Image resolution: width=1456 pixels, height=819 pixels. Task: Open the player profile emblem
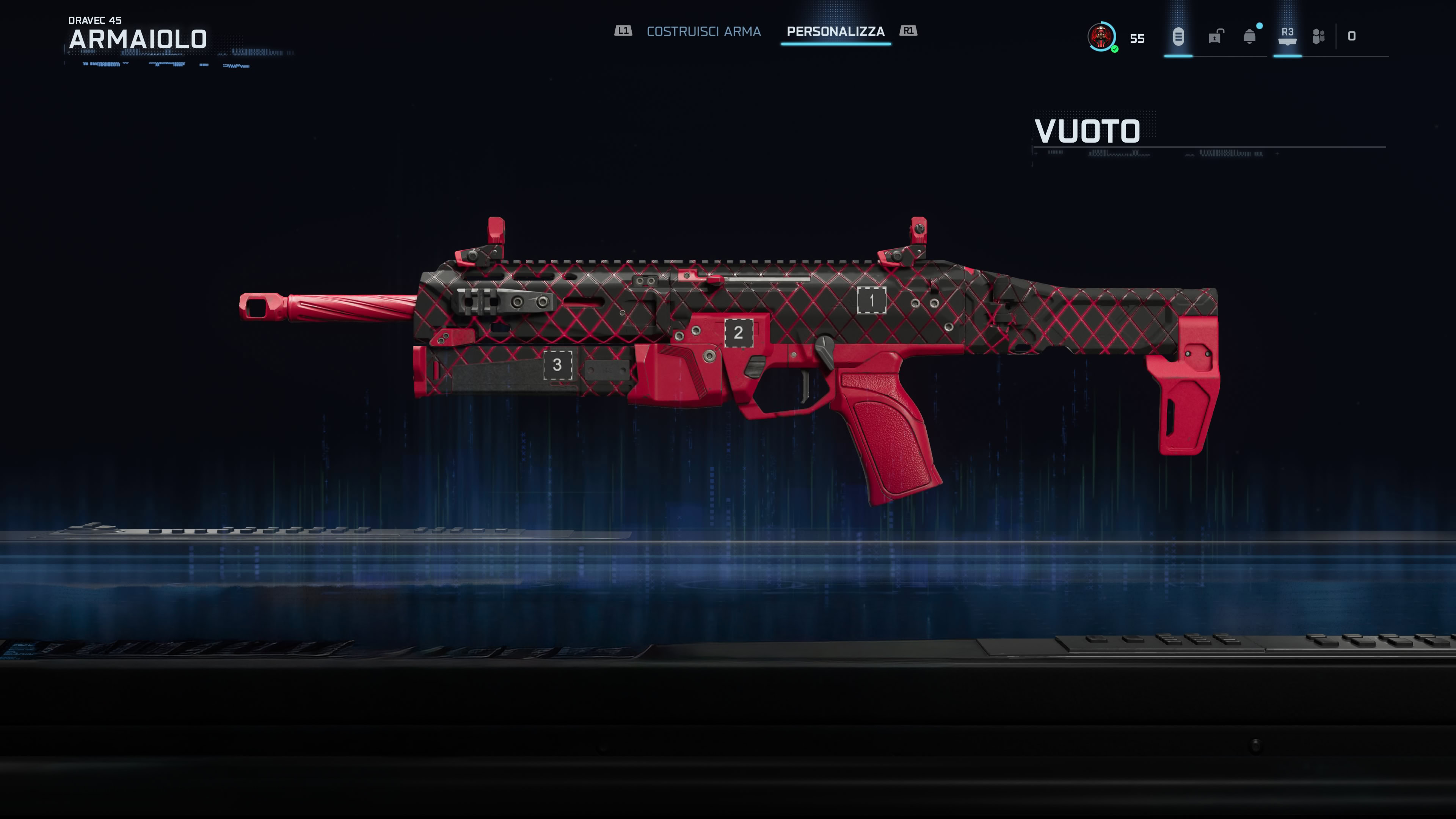(x=1101, y=37)
